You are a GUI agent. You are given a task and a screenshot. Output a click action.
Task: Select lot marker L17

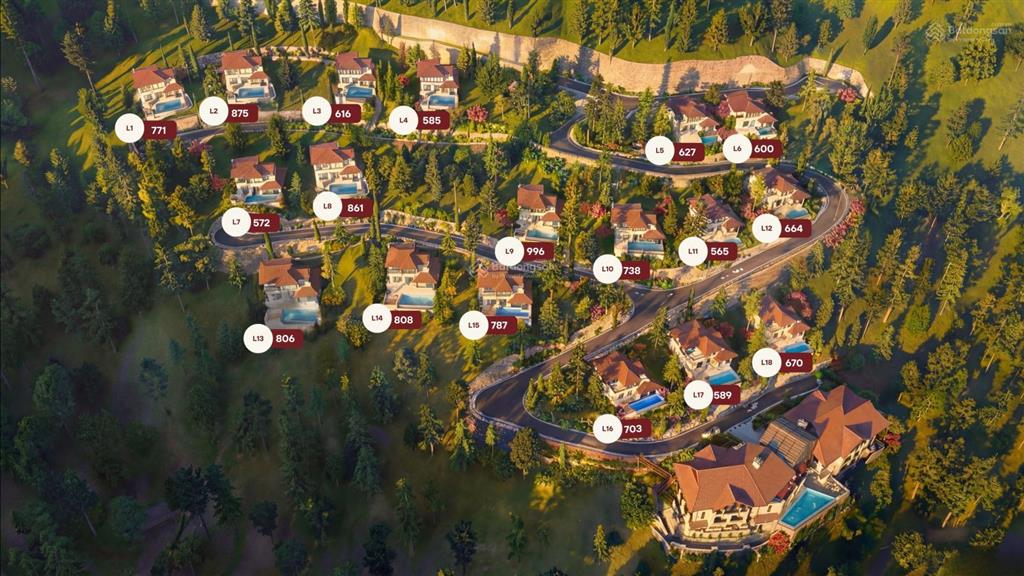click(x=698, y=394)
